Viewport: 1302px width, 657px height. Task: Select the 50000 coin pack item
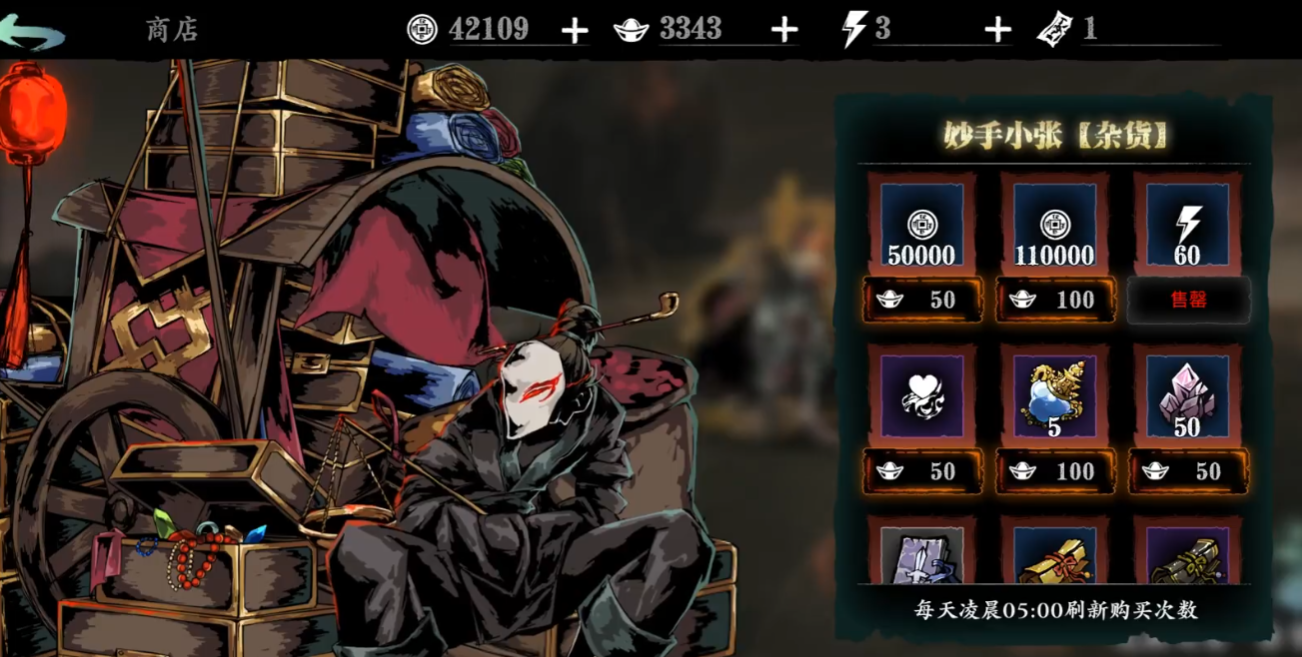point(921,225)
